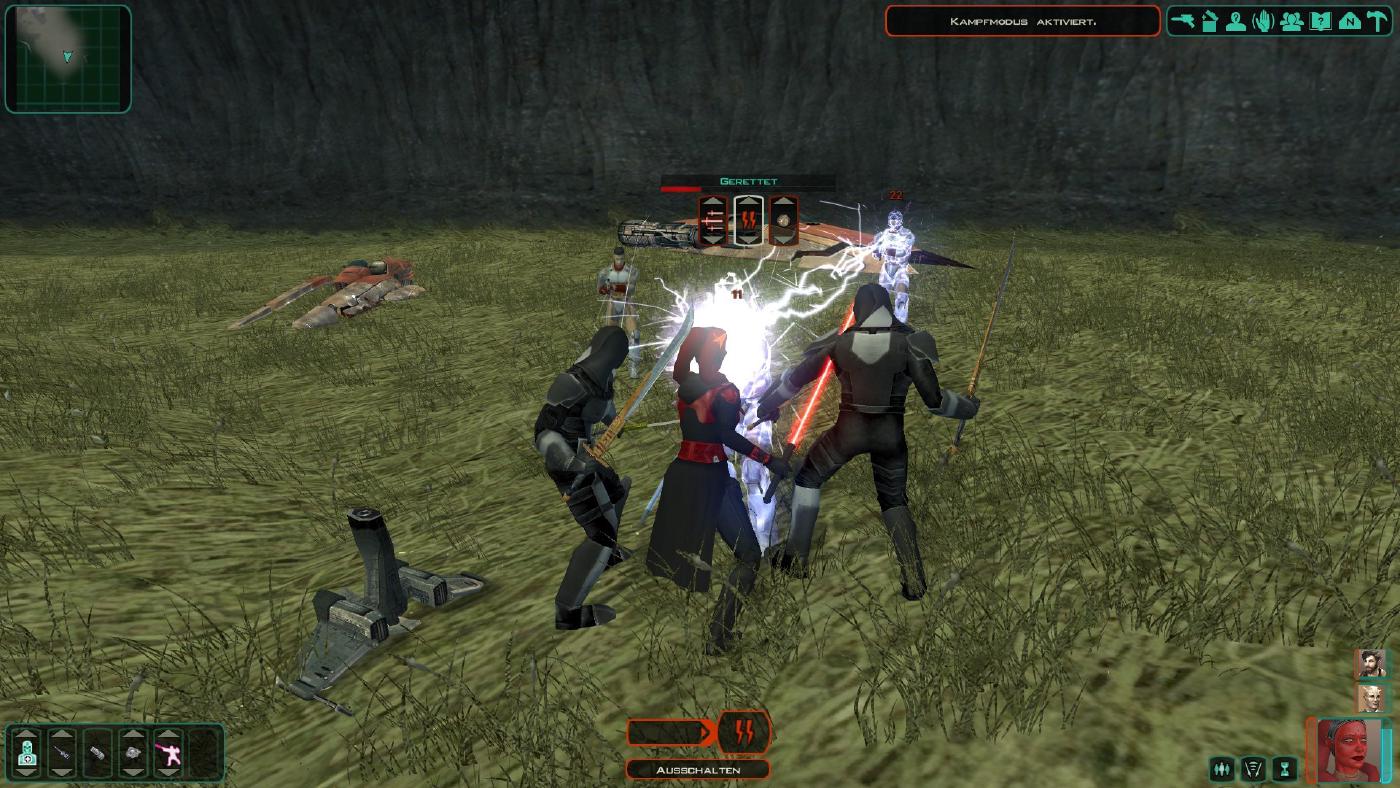Screen dimensions: 1400x788
Task: Open the Force abilities hand icon
Action: (1264, 21)
